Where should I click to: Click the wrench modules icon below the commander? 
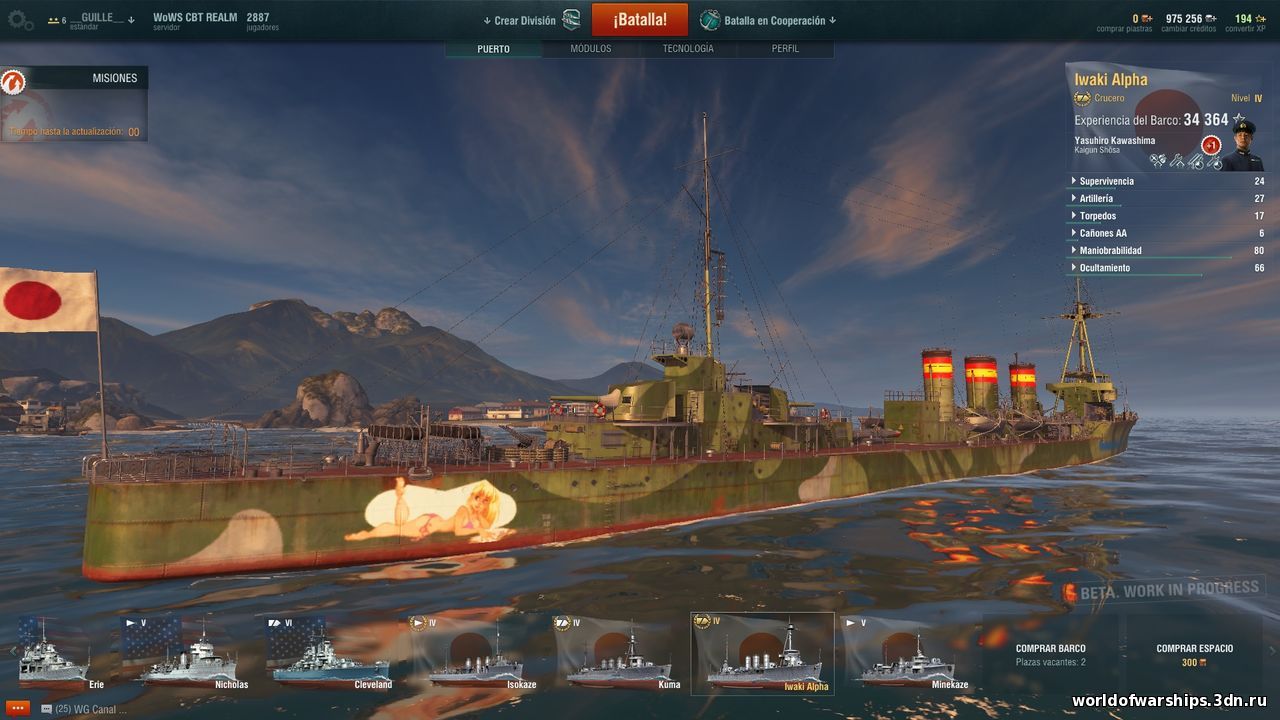[1176, 161]
